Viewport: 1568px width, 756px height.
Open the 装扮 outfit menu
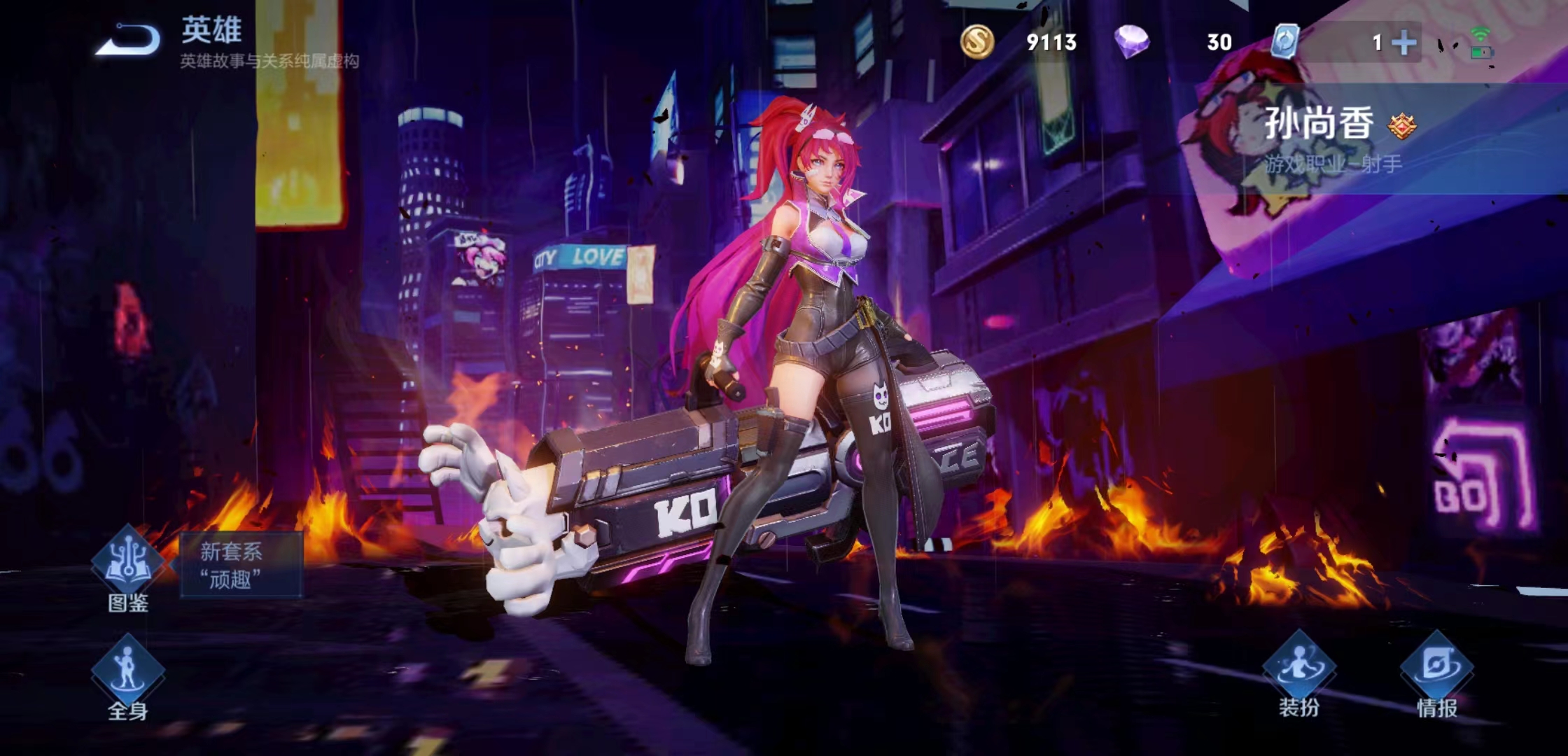coord(1298,671)
